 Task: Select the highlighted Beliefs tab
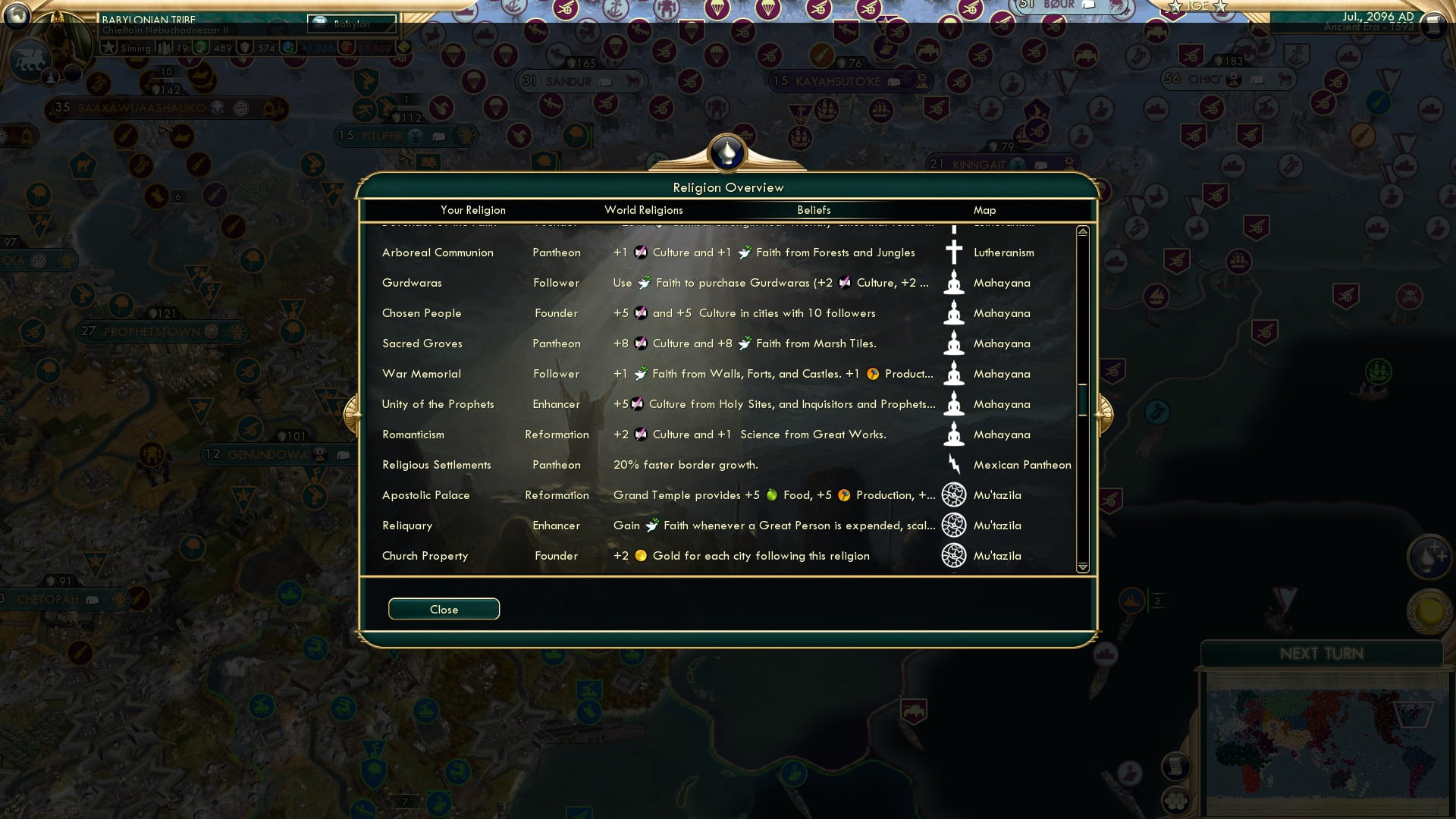[814, 210]
